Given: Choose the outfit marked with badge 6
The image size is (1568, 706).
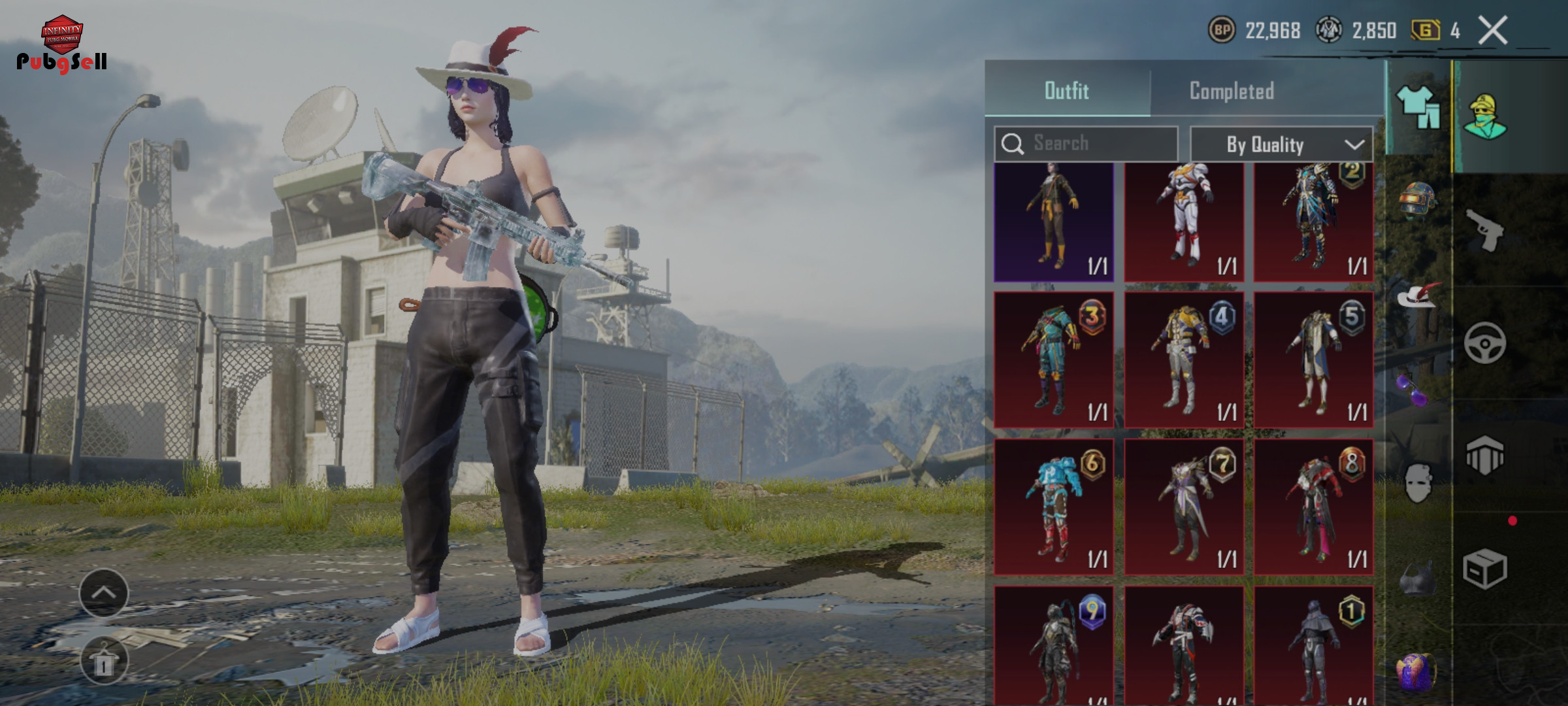Looking at the screenshot, I should 1053,507.
